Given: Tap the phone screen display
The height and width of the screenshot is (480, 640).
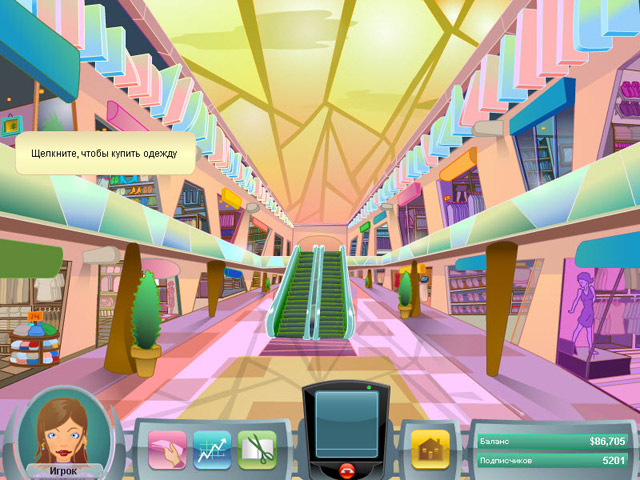Looking at the screenshot, I should click(x=347, y=423).
